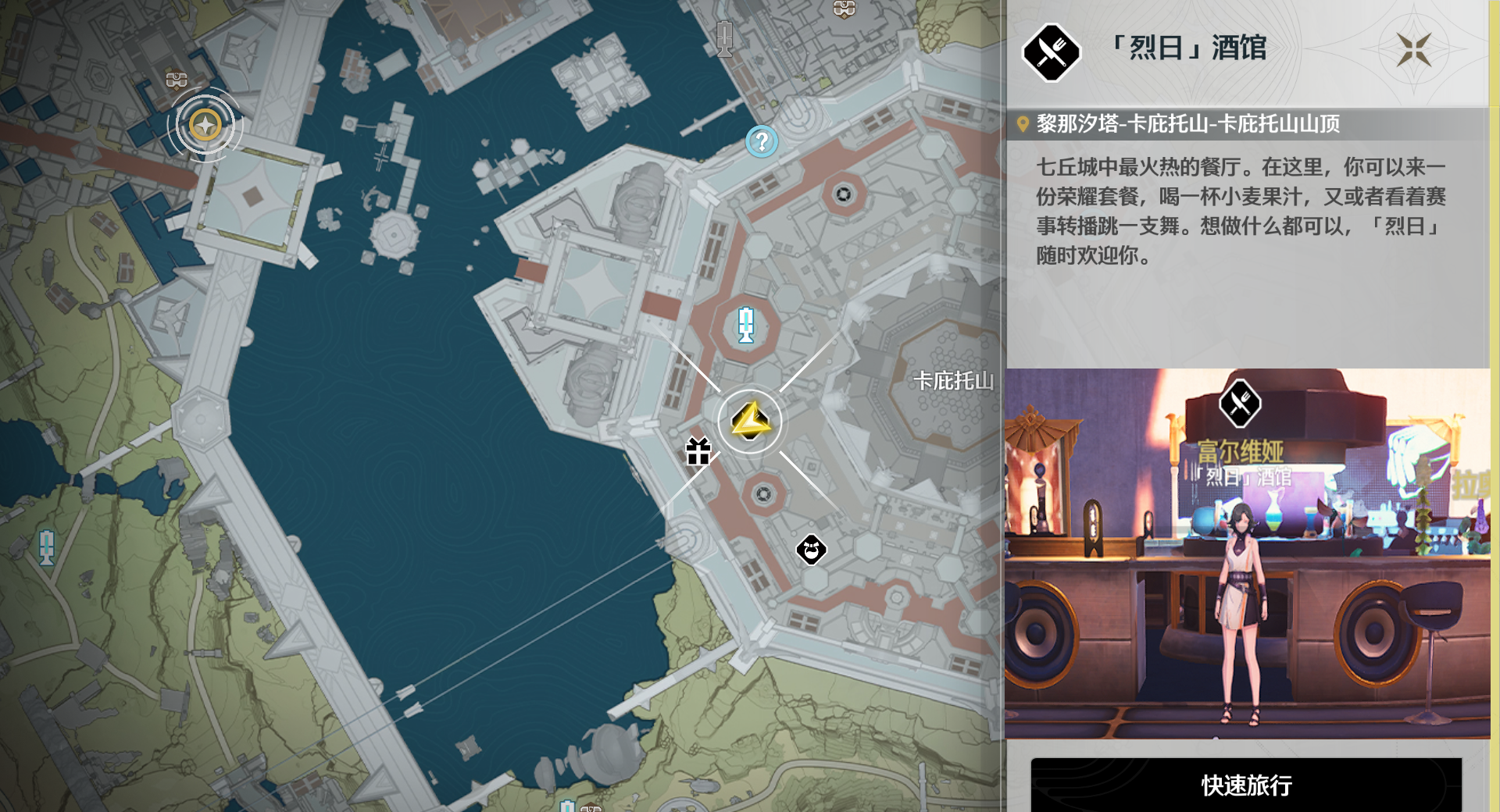
Task: Select the gold compass star marker
Action: click(x=205, y=125)
